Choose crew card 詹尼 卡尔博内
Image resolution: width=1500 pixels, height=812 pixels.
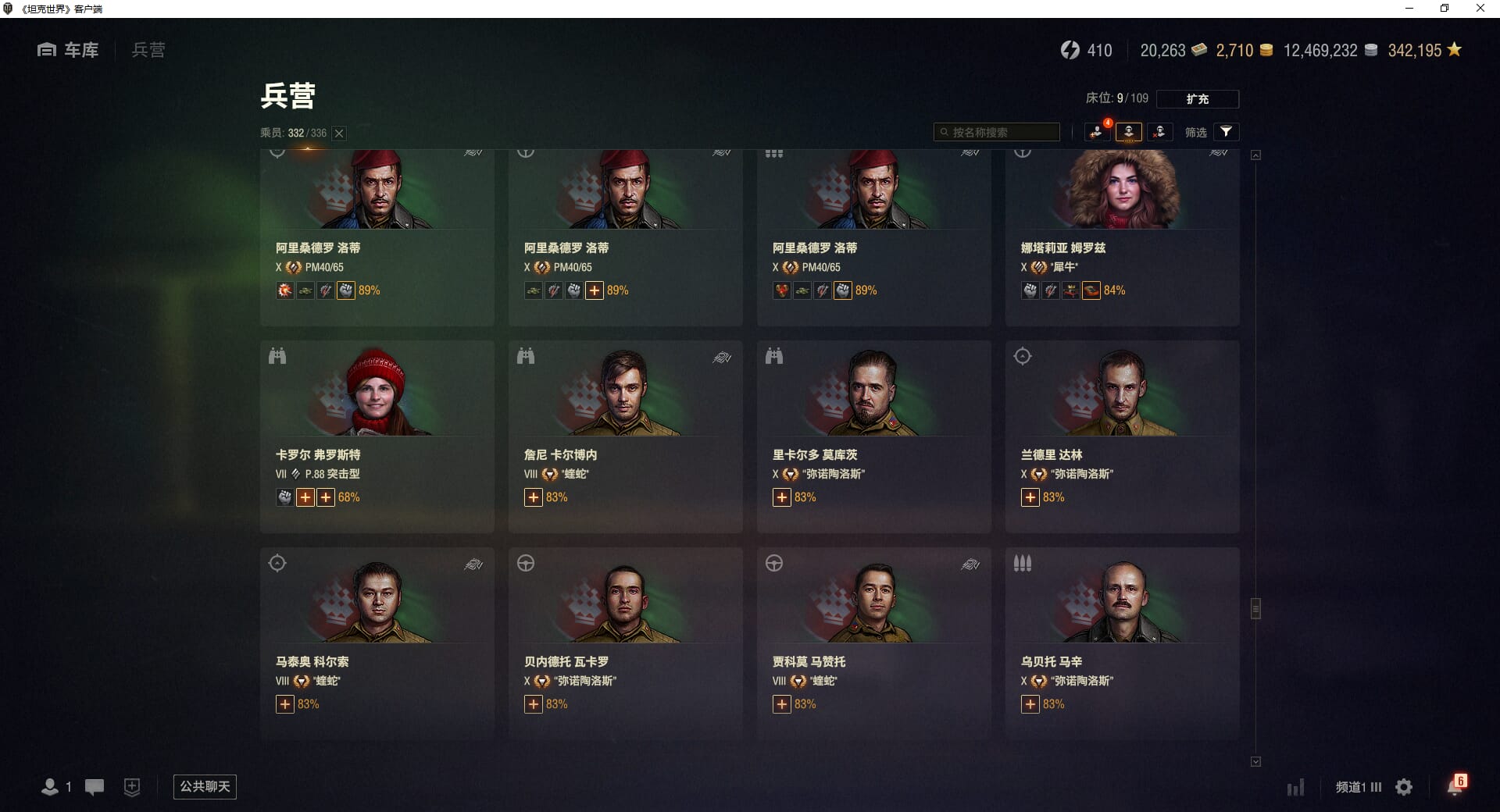(625, 436)
